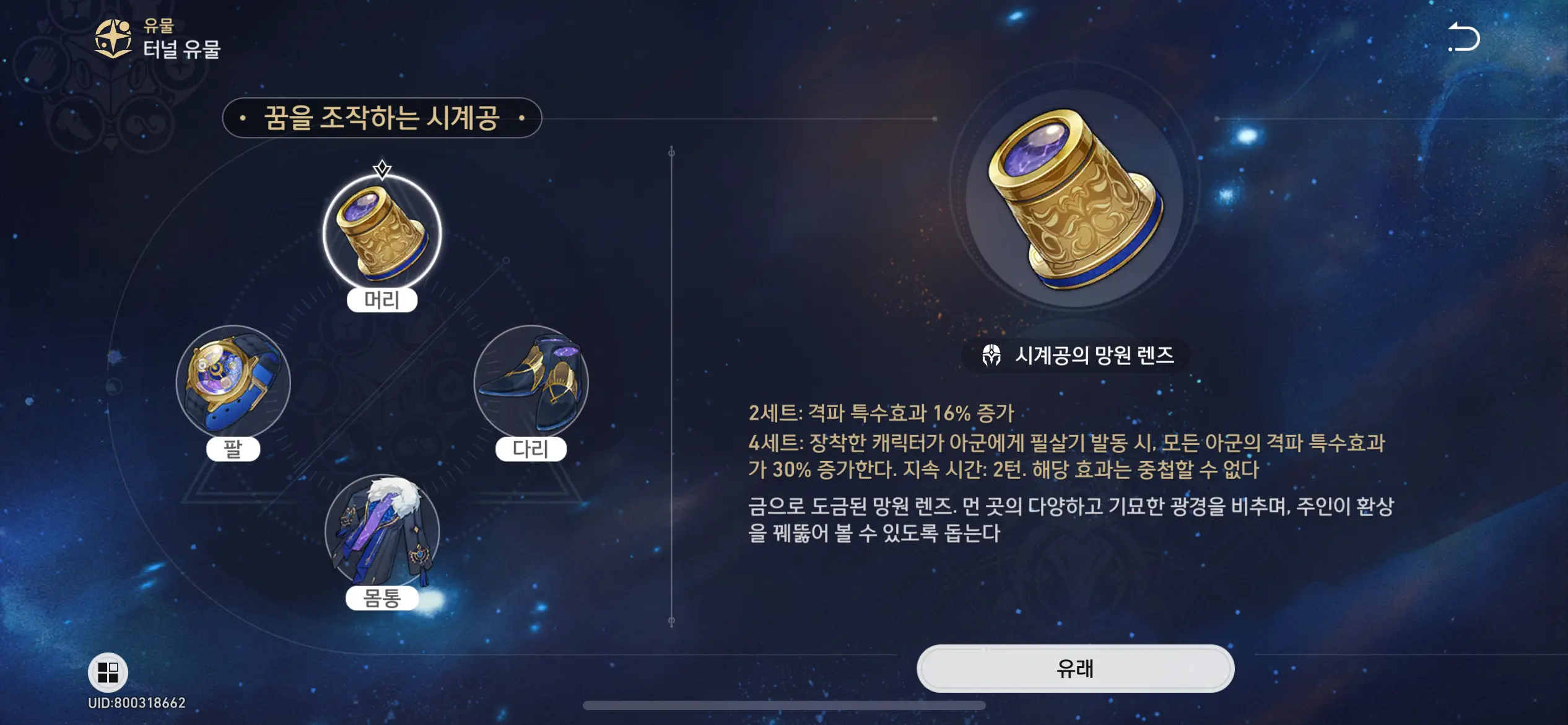The image size is (1568, 725).
Task: Open the grid layout icon above the UID
Action: coord(108,672)
